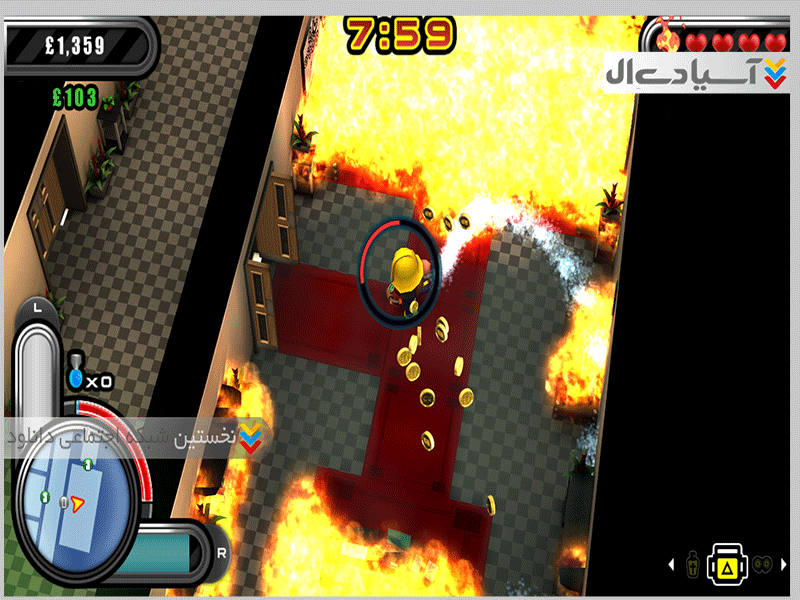Click the circular floor-plan minimap

click(x=75, y=497)
